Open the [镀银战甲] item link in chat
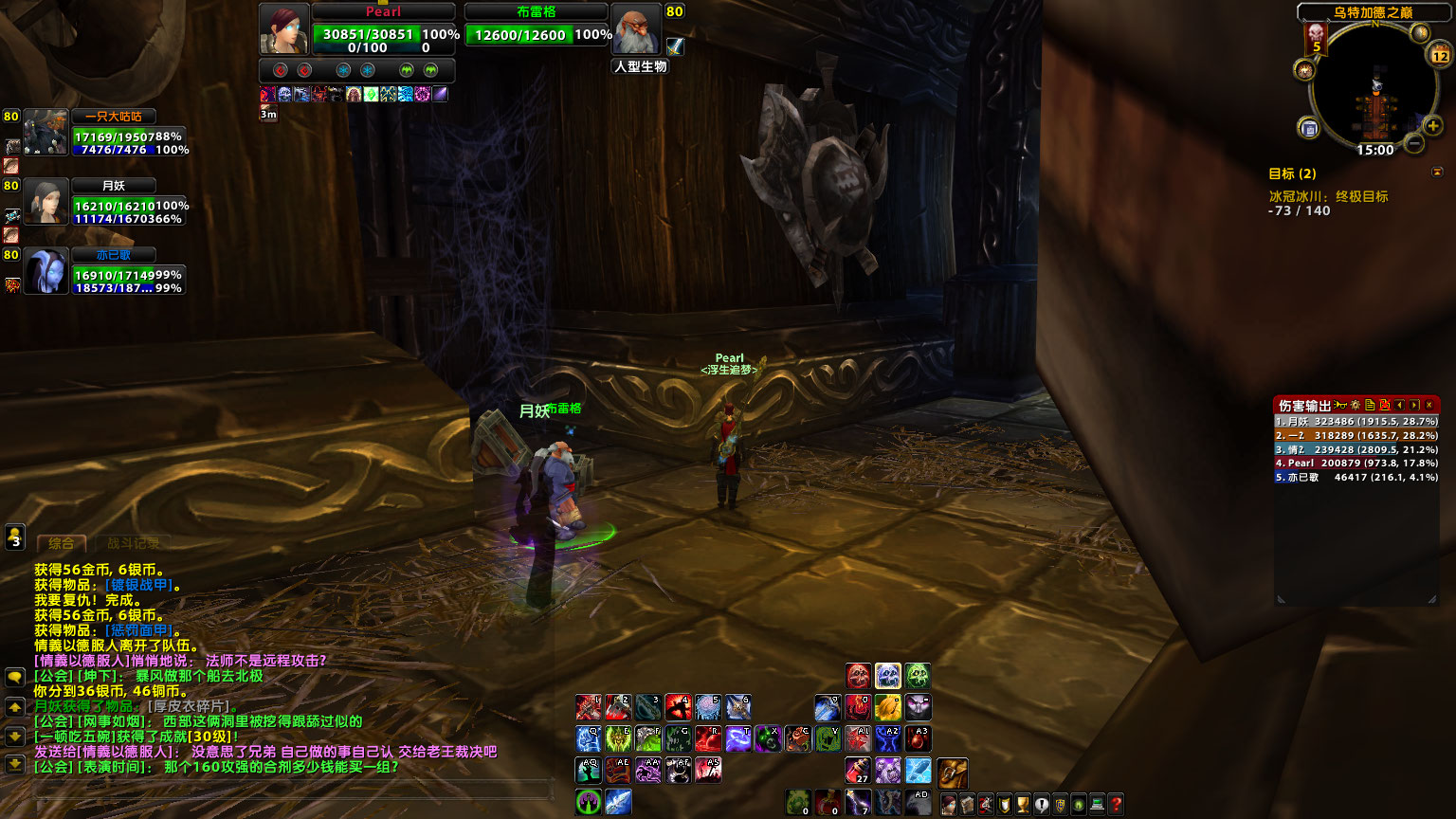 (x=140, y=585)
